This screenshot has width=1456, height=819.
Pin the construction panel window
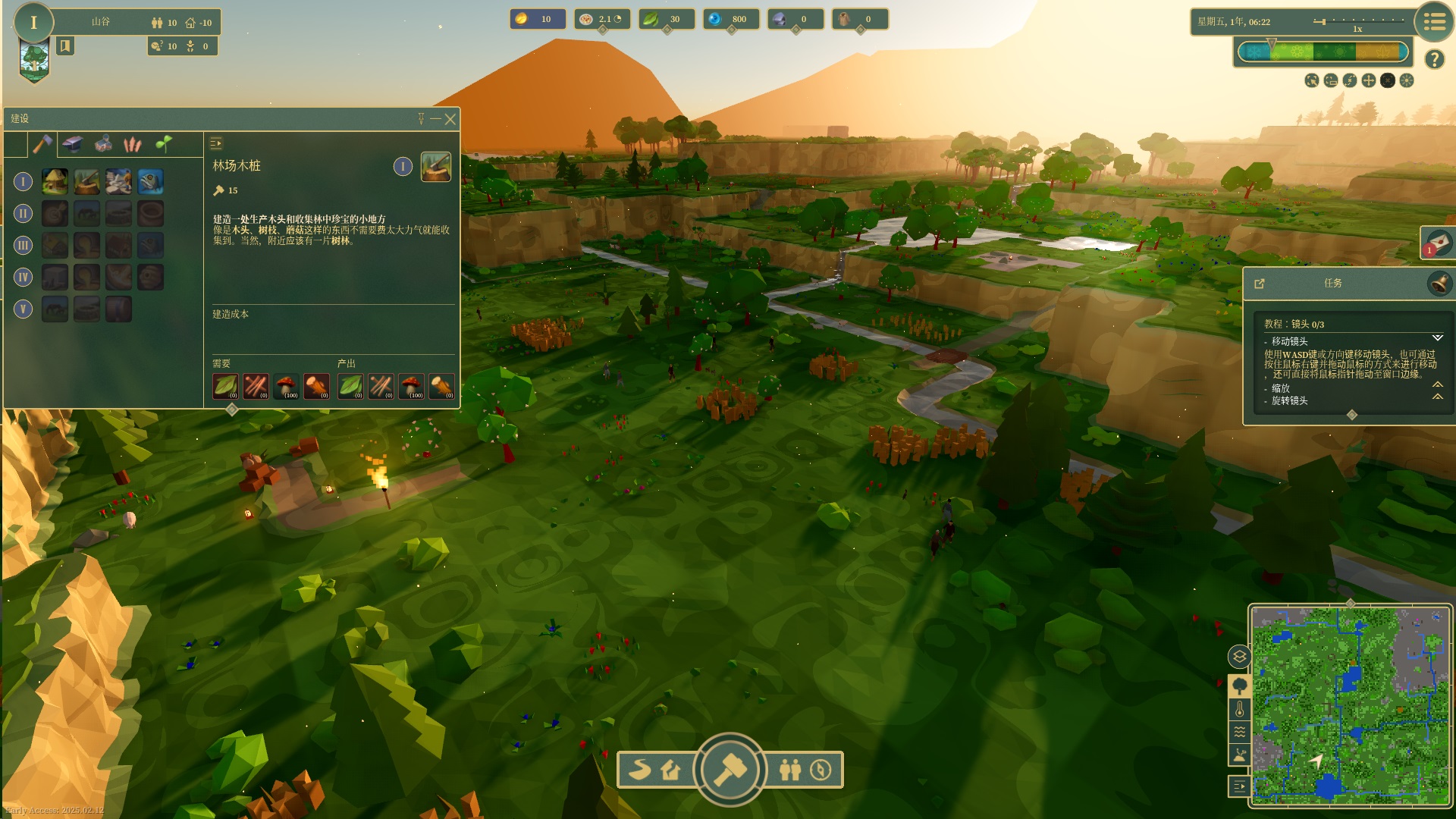[x=421, y=119]
